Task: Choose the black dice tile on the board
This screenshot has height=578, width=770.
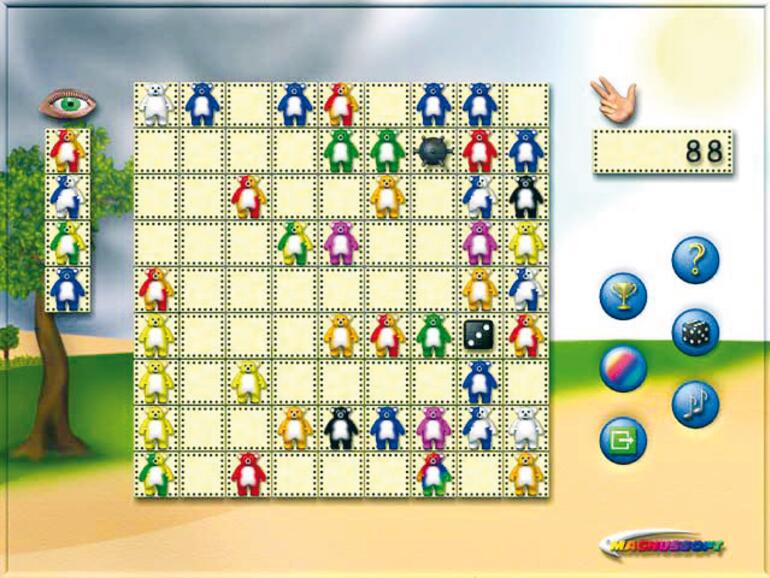Action: pos(479,333)
